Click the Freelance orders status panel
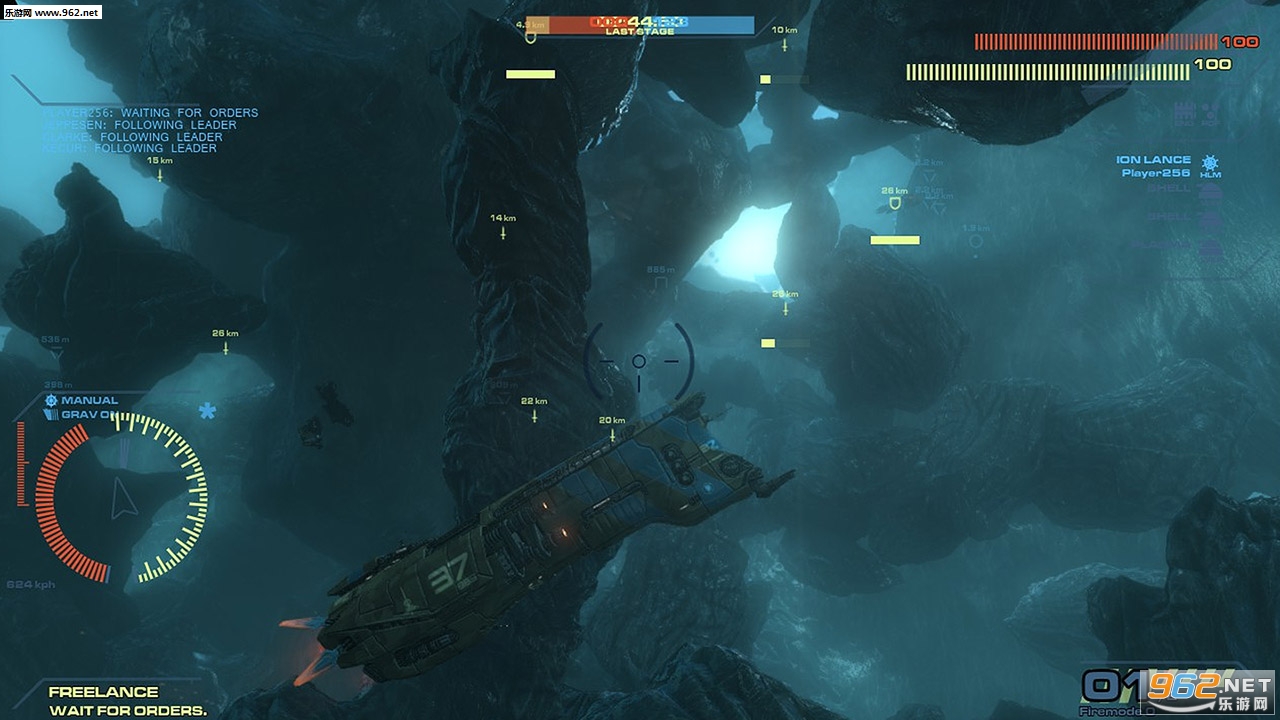Screen dimensions: 1280x720 [127, 700]
